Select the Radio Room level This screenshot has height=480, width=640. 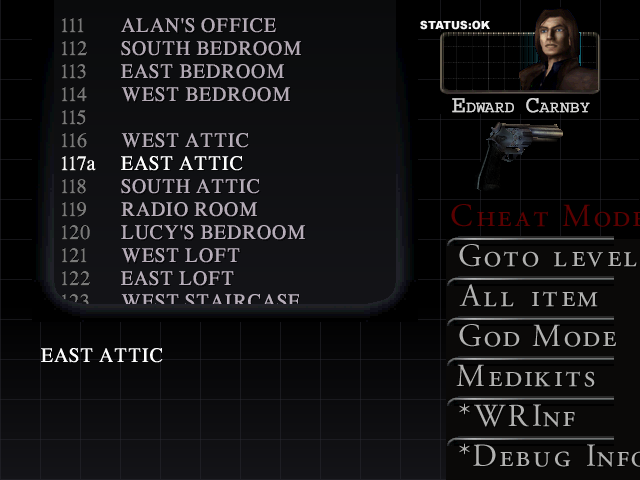click(188, 209)
